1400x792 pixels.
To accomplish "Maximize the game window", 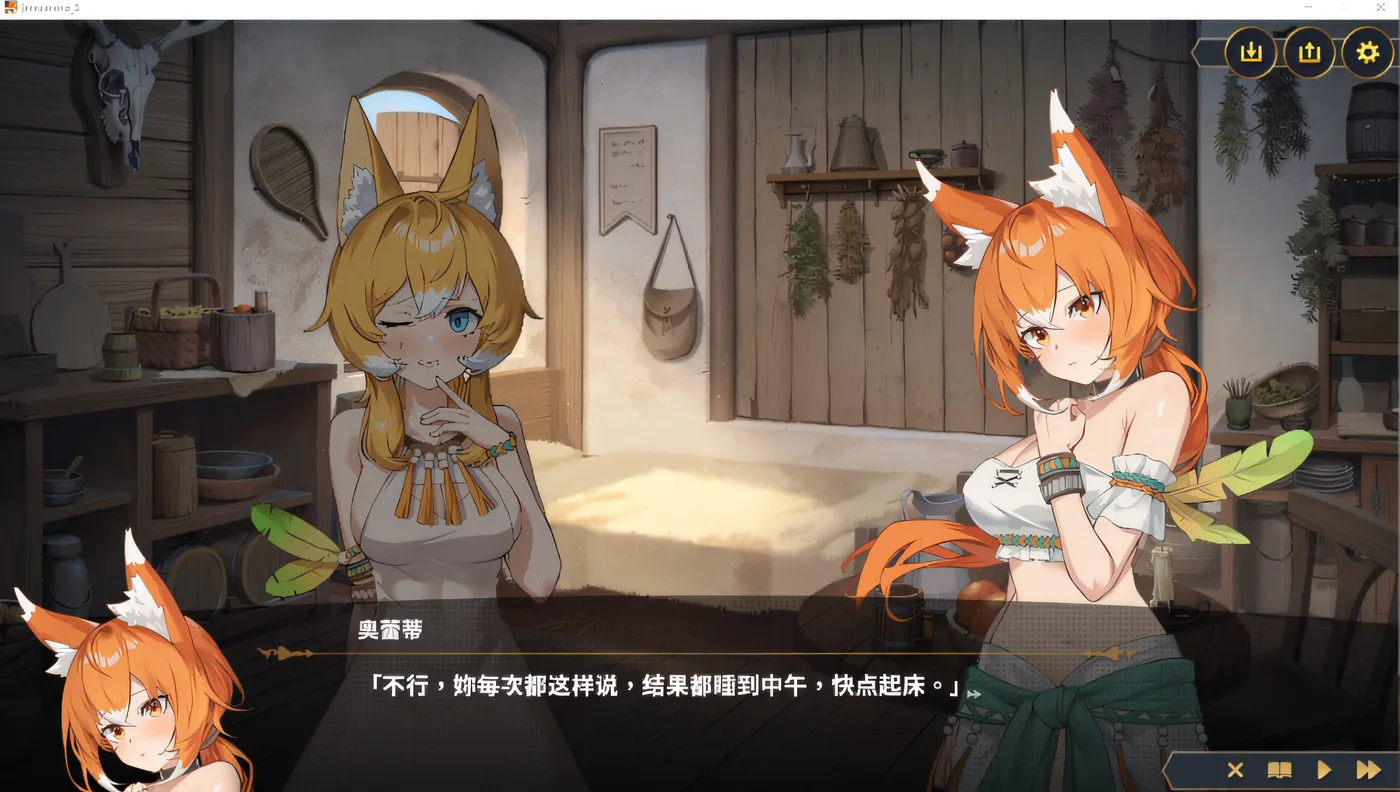I will [x=1344, y=7].
